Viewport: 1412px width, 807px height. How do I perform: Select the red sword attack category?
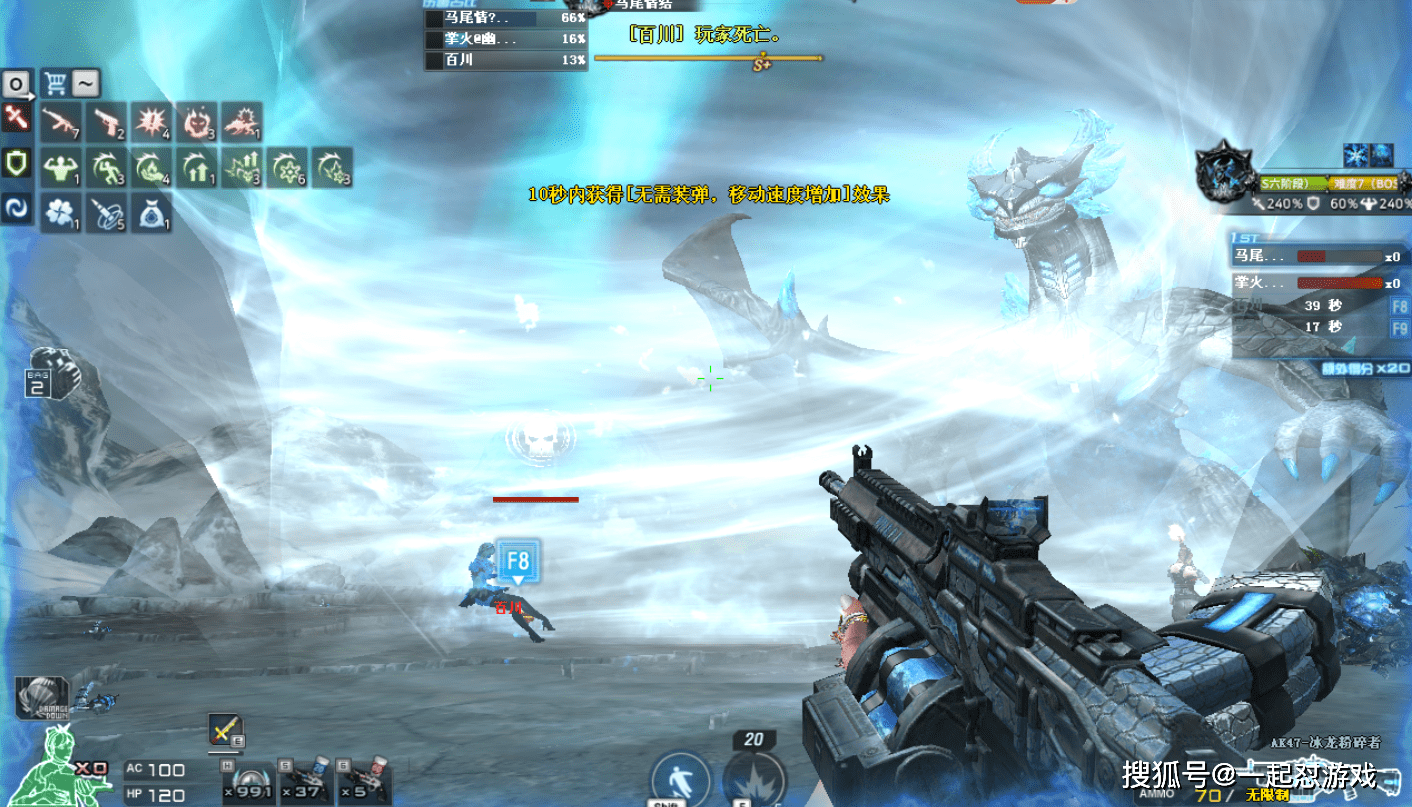pyautogui.click(x=16, y=119)
